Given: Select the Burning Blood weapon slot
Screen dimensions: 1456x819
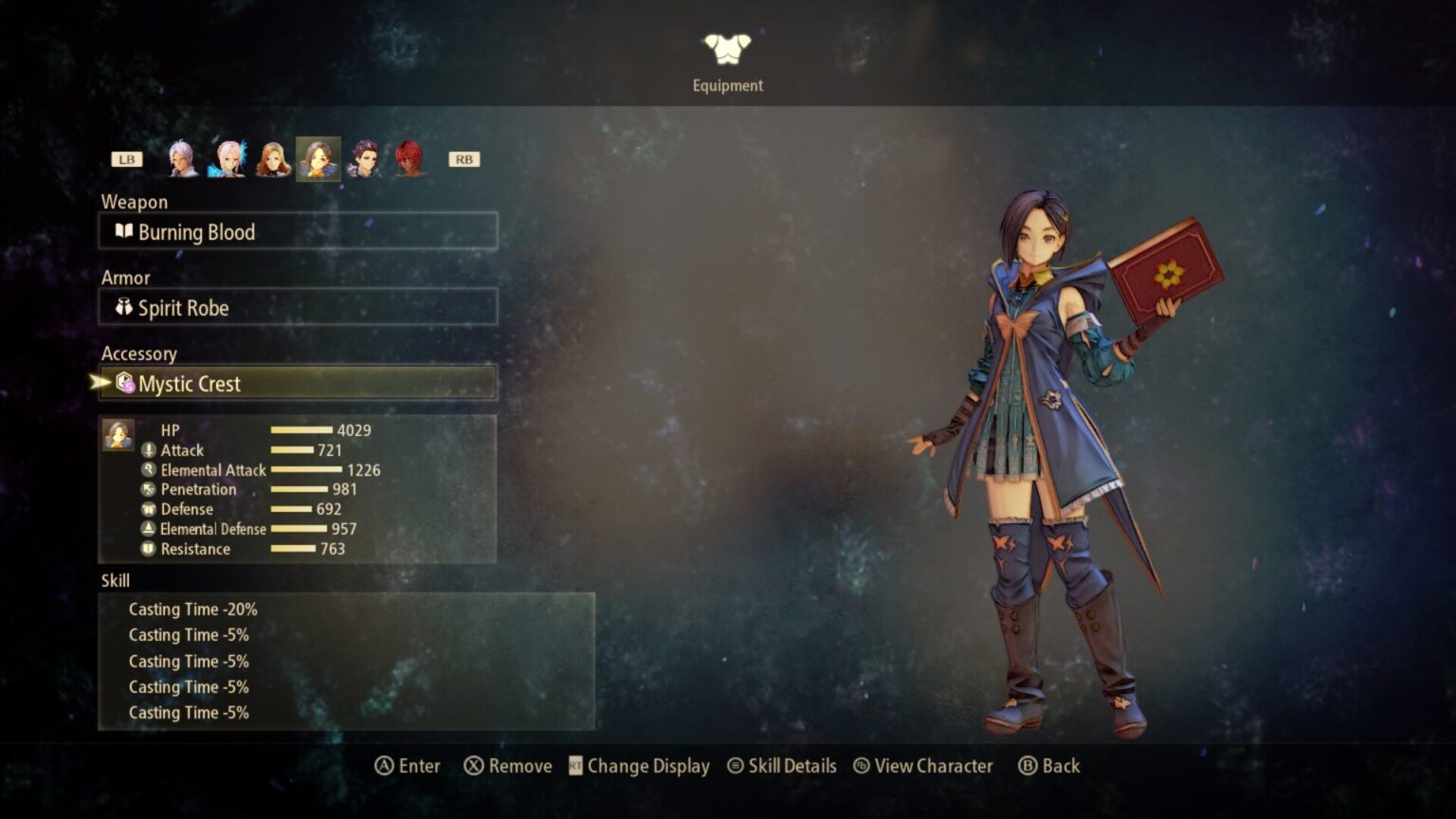Looking at the screenshot, I should pos(298,231).
